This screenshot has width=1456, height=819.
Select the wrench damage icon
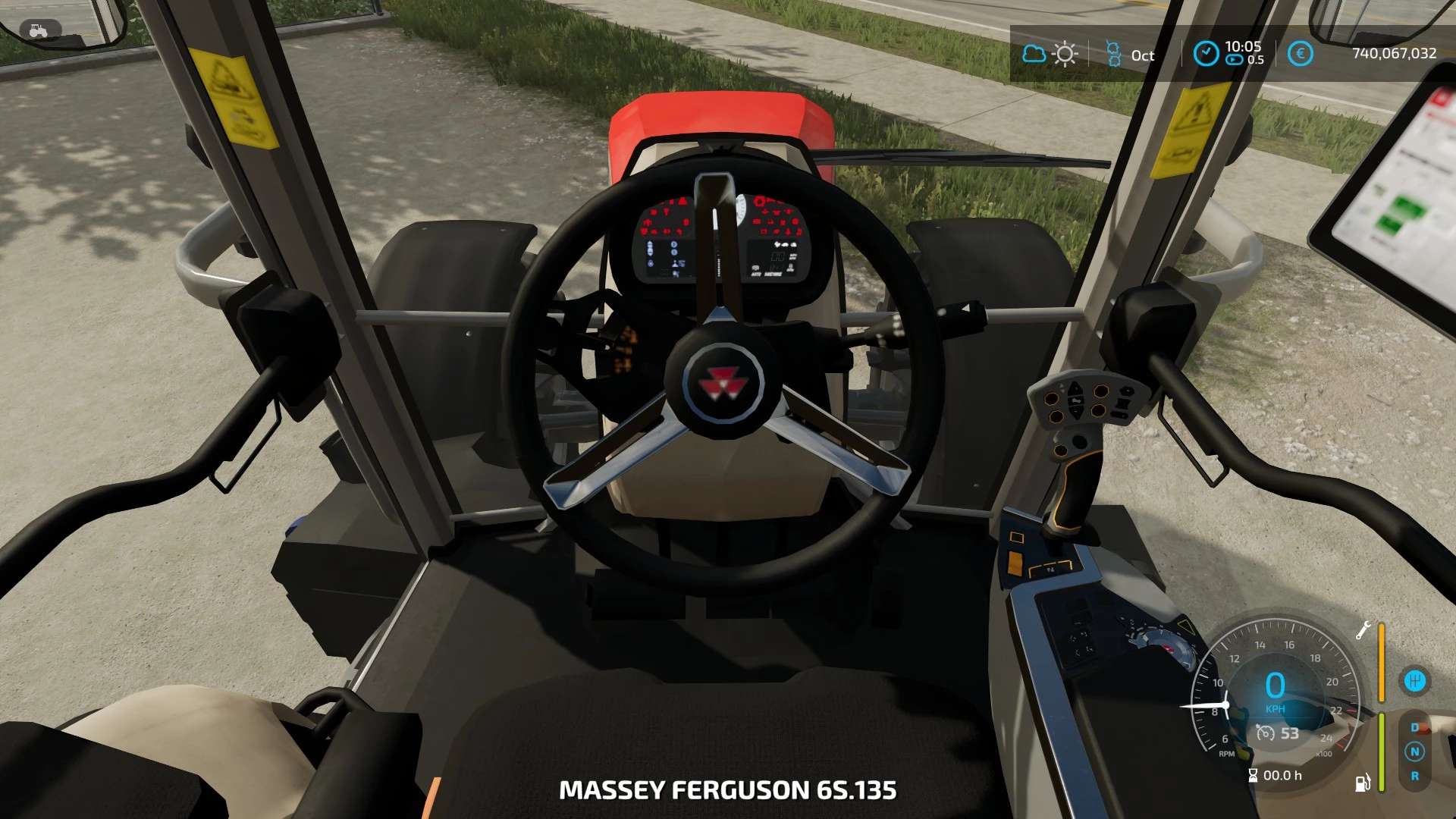[x=1363, y=630]
